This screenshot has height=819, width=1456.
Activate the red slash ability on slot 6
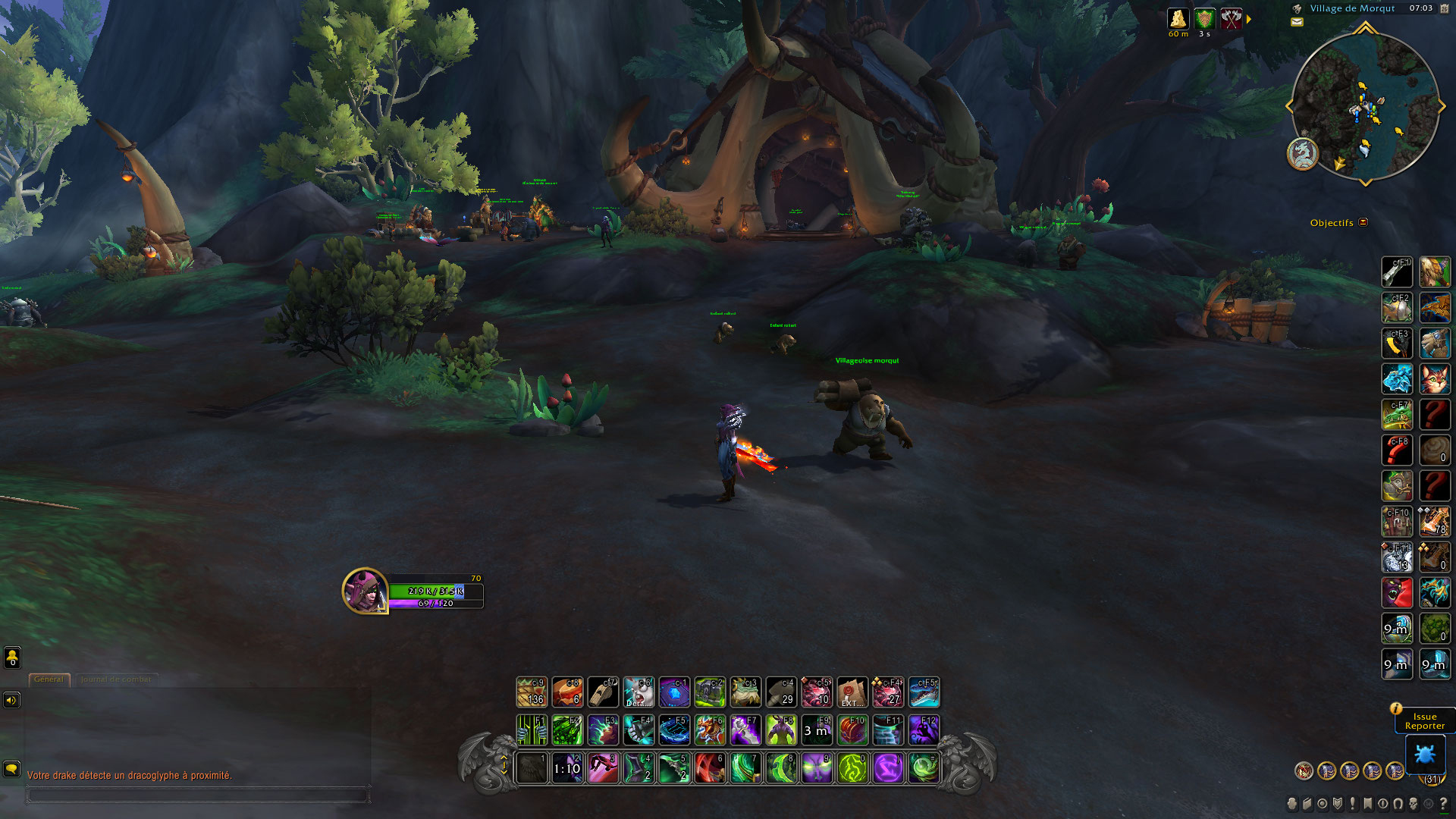[710, 768]
